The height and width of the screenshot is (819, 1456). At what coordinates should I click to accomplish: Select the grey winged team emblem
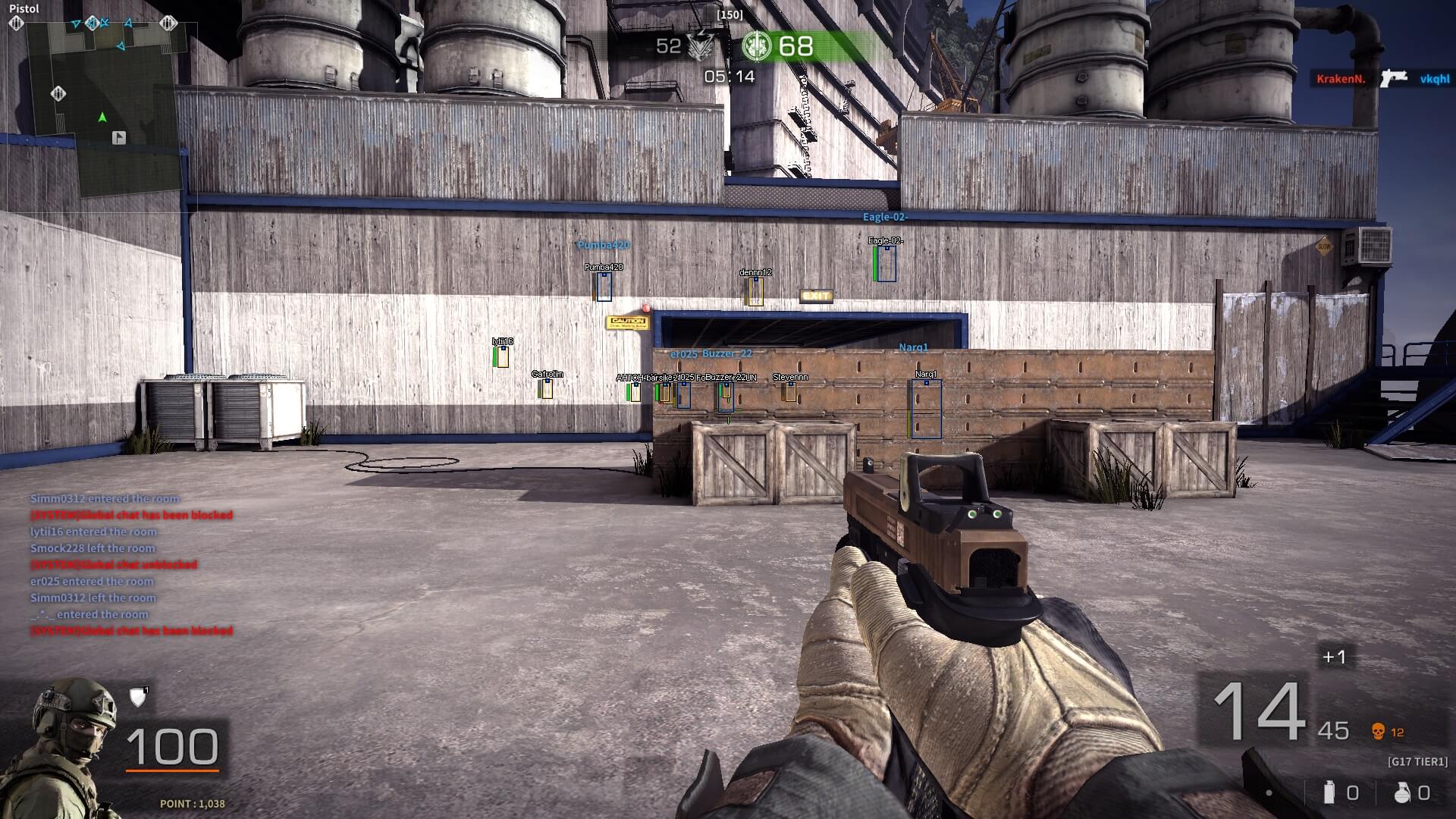pos(702,47)
